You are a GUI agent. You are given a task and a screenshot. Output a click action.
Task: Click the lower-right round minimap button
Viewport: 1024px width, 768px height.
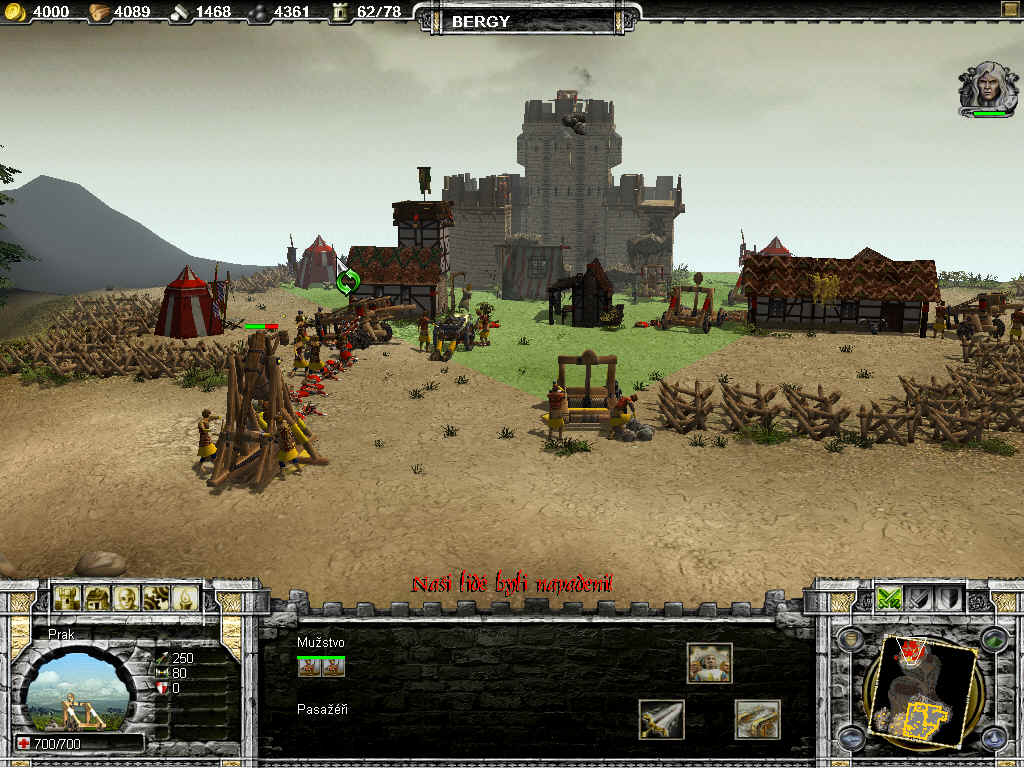[x=992, y=738]
